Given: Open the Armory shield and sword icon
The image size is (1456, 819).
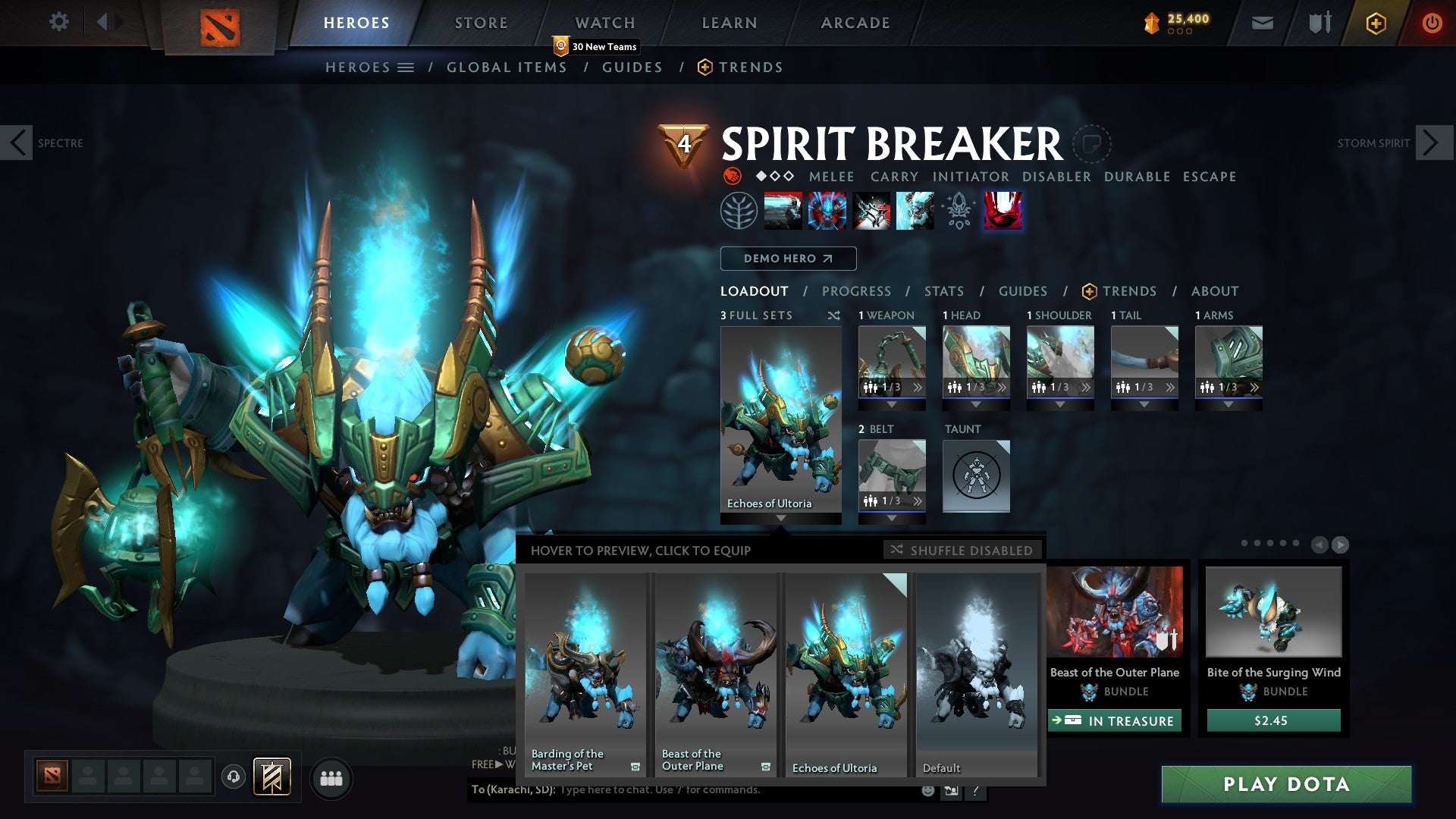Looking at the screenshot, I should click(1319, 23).
